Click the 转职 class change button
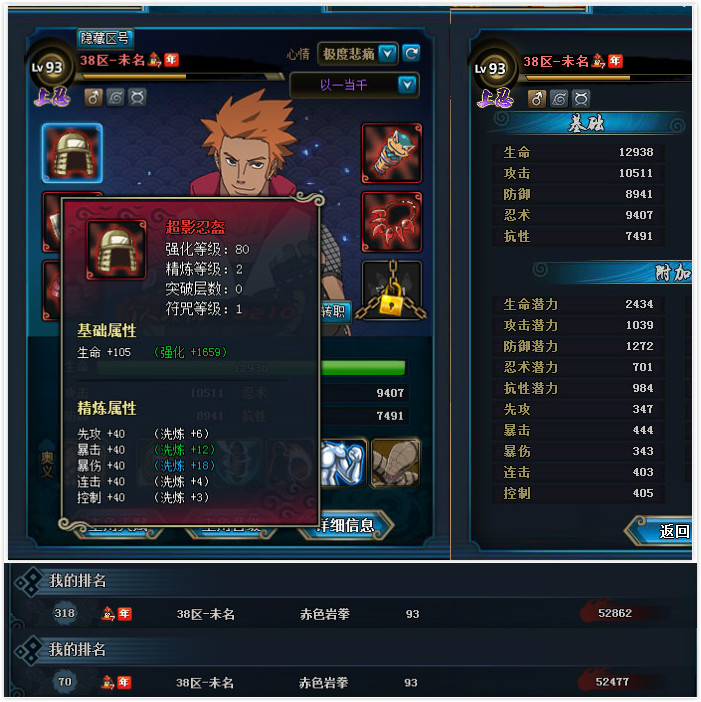701x702 pixels. coord(332,311)
